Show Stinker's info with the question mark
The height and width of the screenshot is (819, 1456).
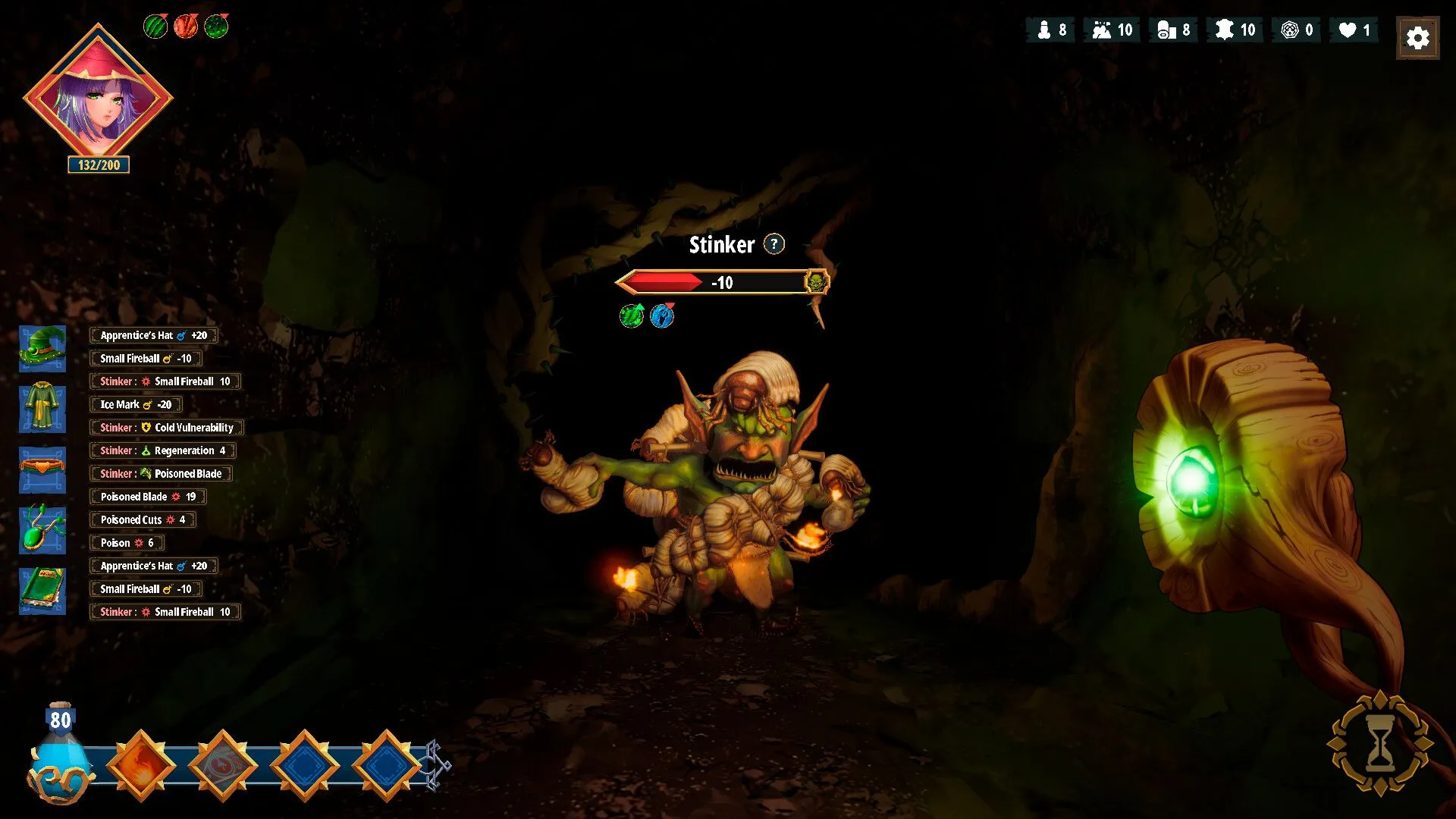click(773, 244)
